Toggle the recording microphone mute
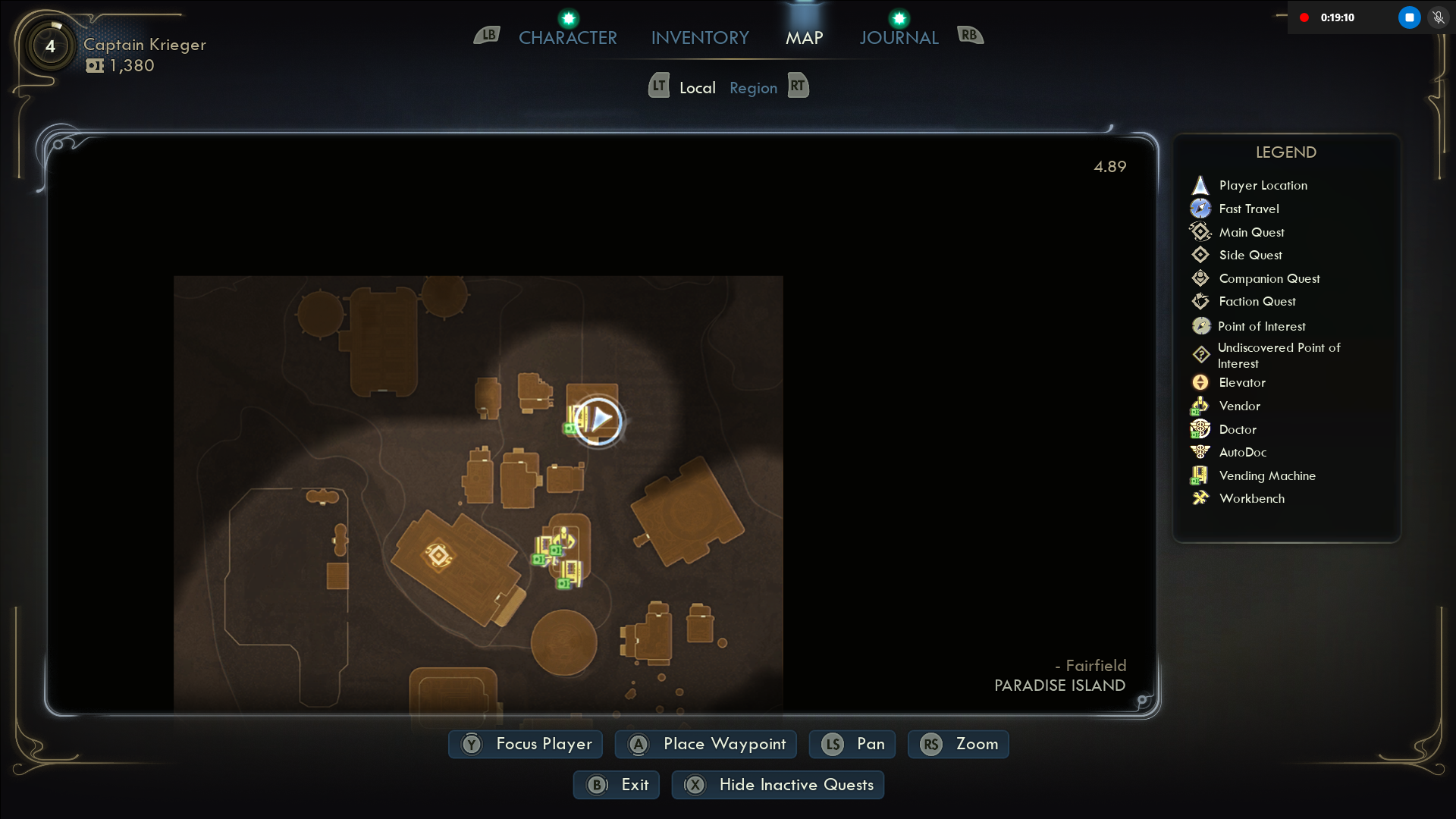 click(1438, 17)
